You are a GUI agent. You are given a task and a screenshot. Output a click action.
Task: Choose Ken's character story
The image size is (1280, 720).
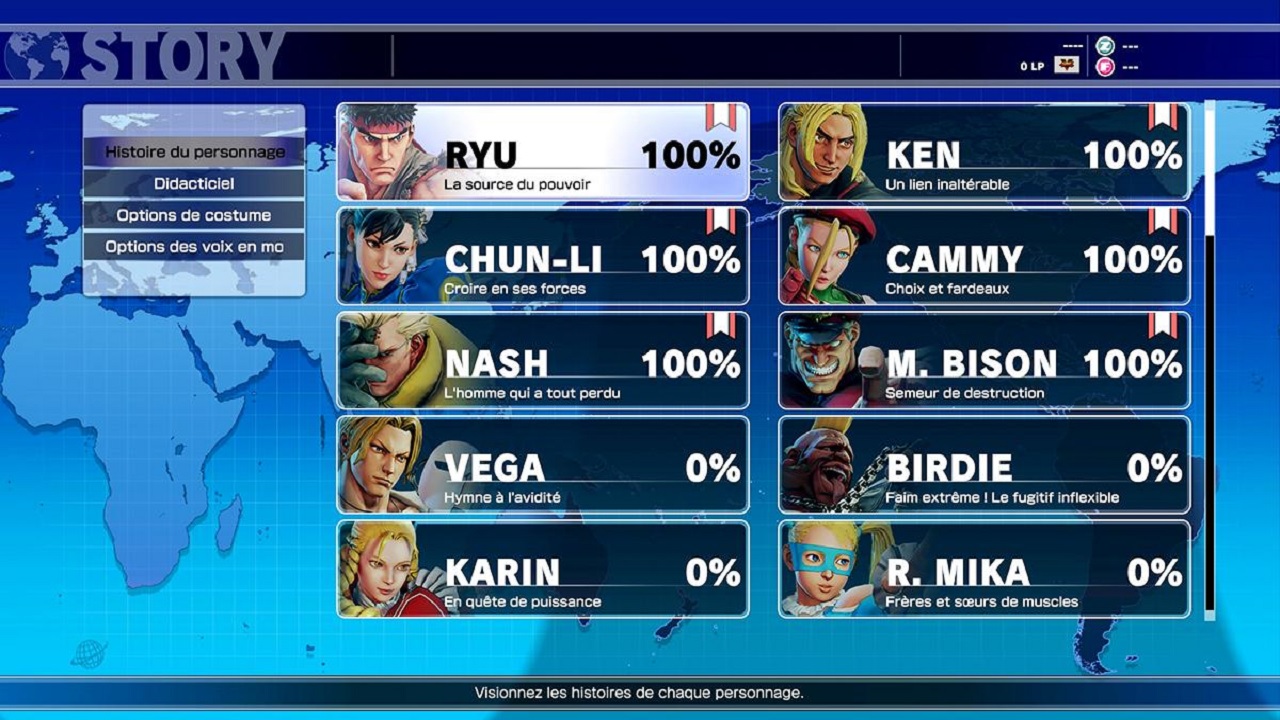pyautogui.click(x=984, y=152)
